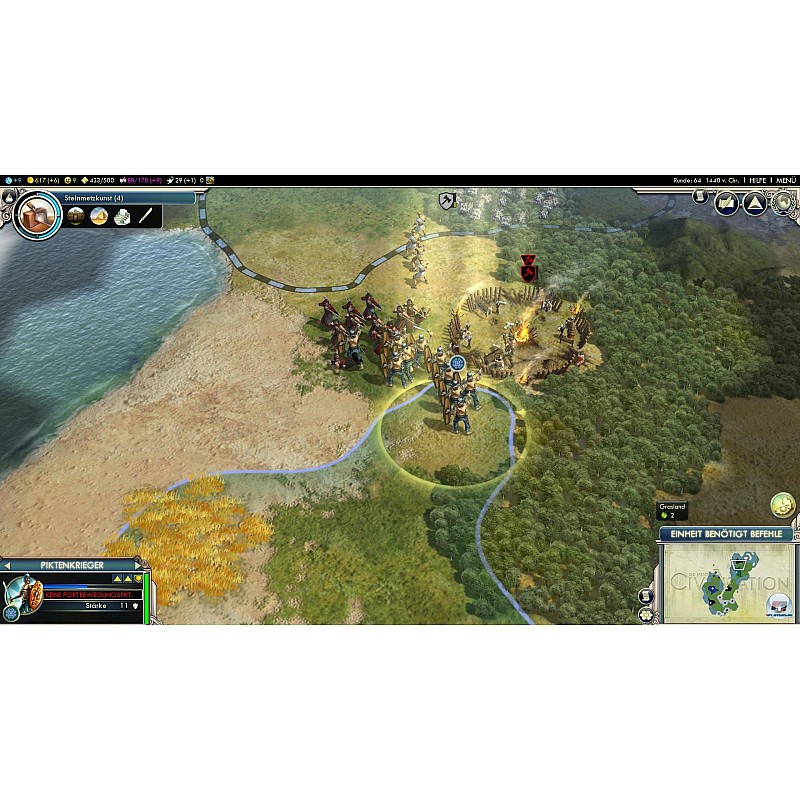This screenshot has height=800, width=800.
Task: Open the MENÜ in the top bar
Action: click(x=786, y=180)
